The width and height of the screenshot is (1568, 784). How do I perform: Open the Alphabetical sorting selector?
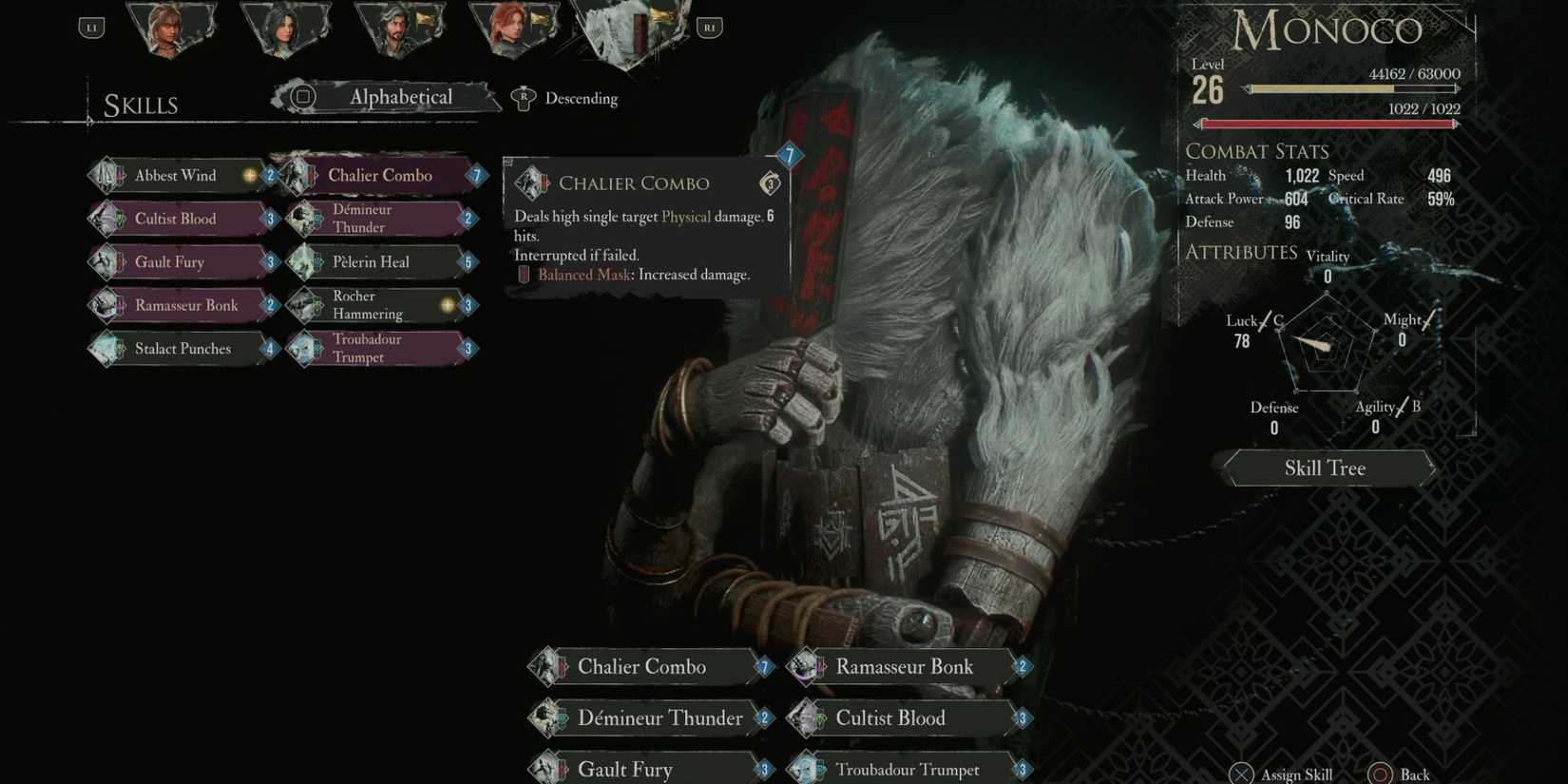401,97
